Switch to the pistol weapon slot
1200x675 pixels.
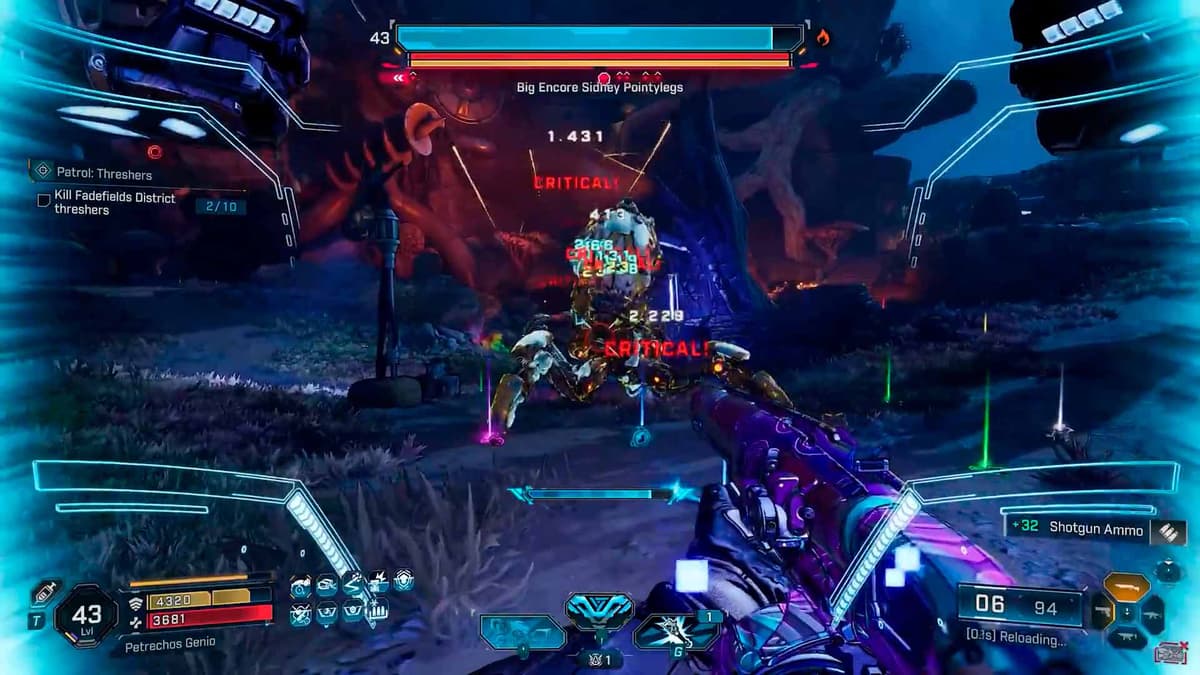[1101, 612]
